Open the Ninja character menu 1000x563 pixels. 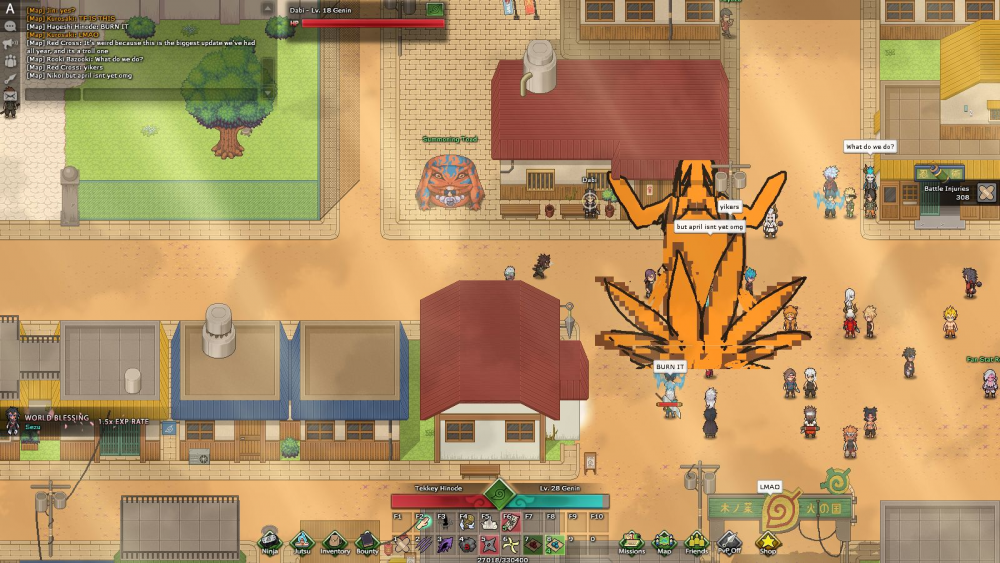pyautogui.click(x=269, y=540)
